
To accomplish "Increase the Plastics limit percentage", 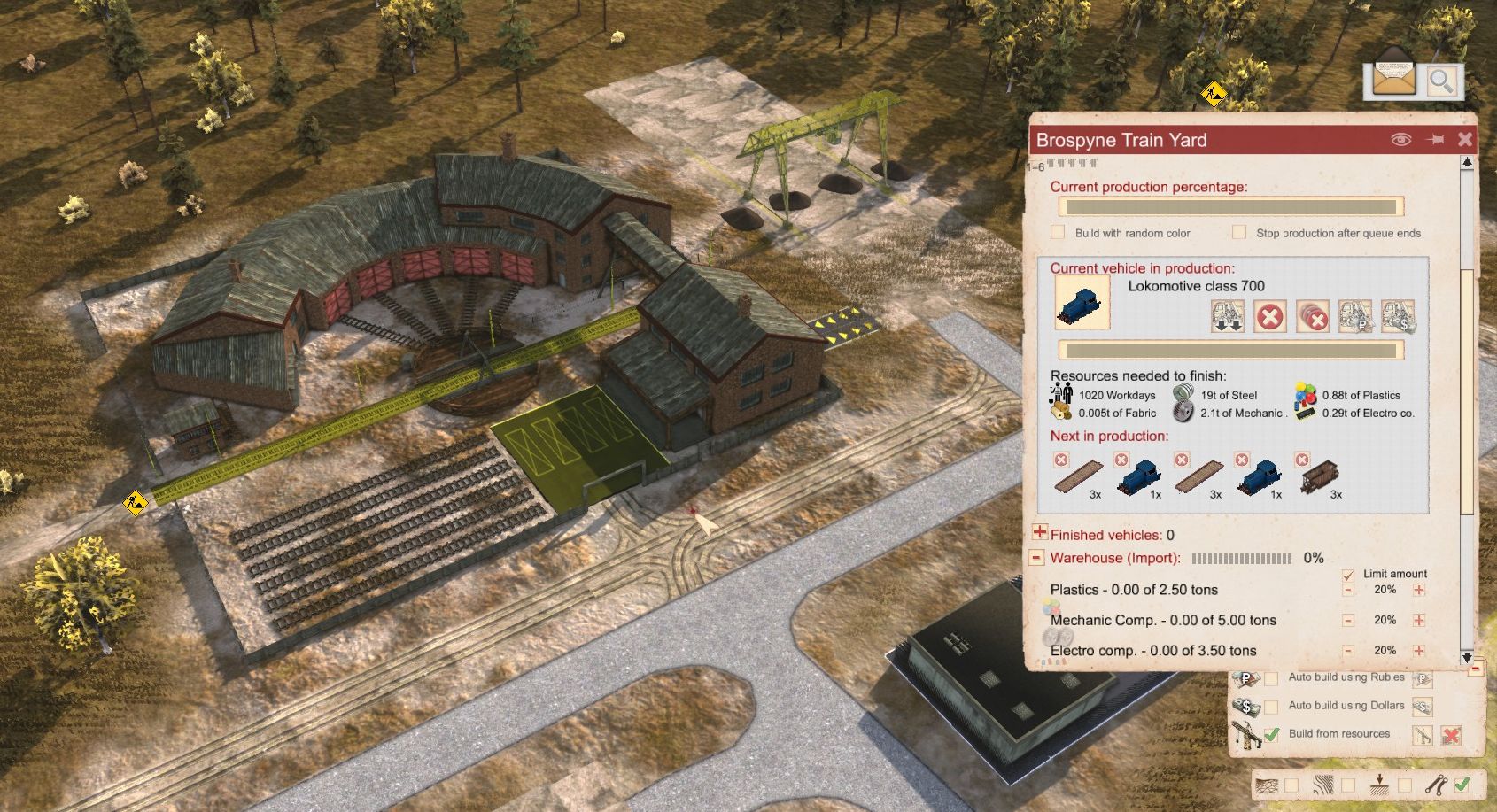I will (x=1419, y=590).
